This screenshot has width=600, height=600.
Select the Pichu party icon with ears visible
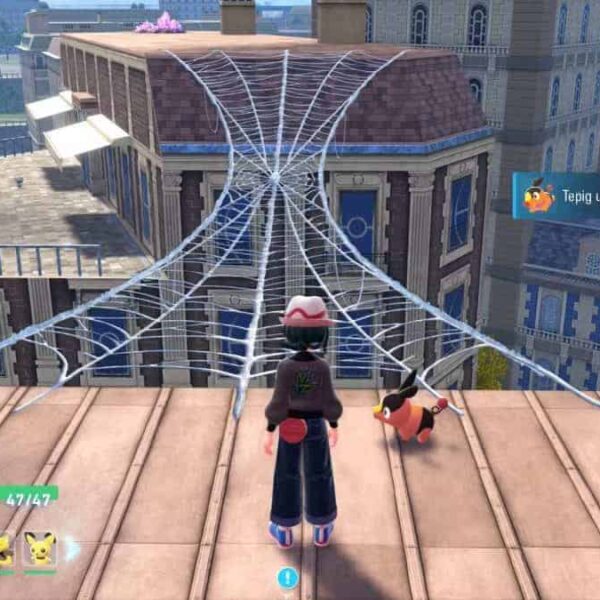coord(40,549)
